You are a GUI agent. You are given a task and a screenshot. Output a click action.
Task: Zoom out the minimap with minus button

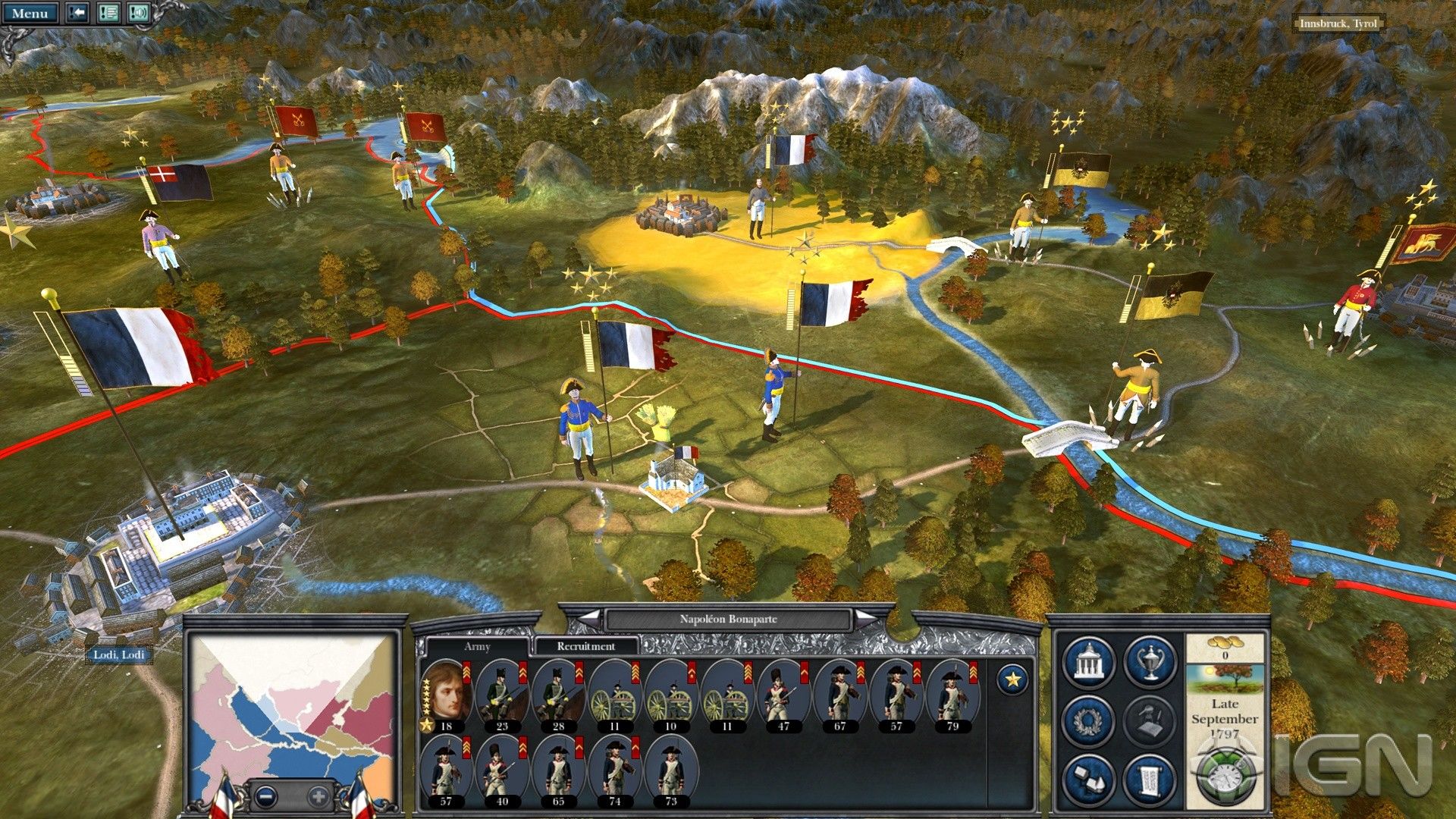point(265,796)
